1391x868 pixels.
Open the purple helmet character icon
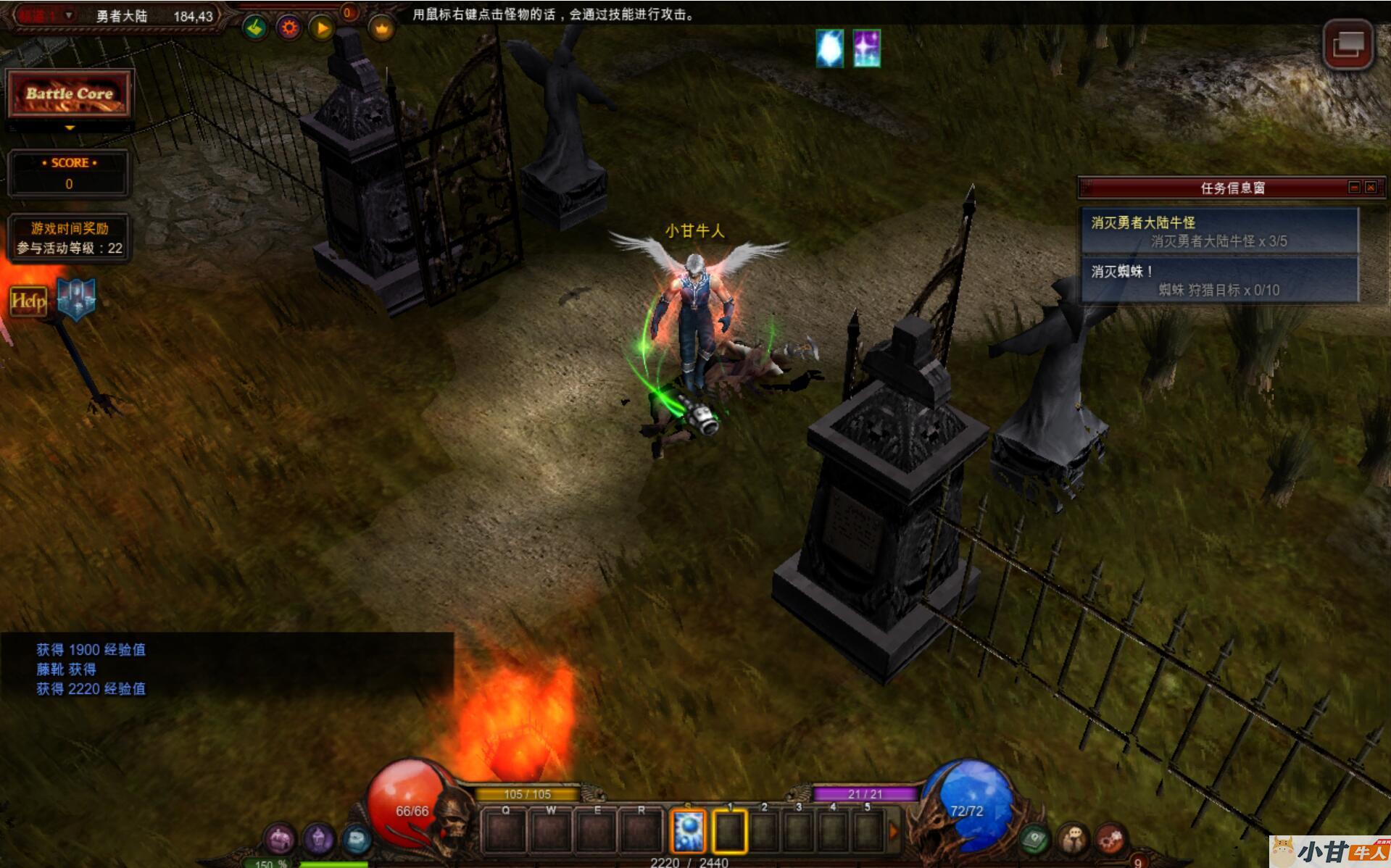pyautogui.click(x=318, y=839)
